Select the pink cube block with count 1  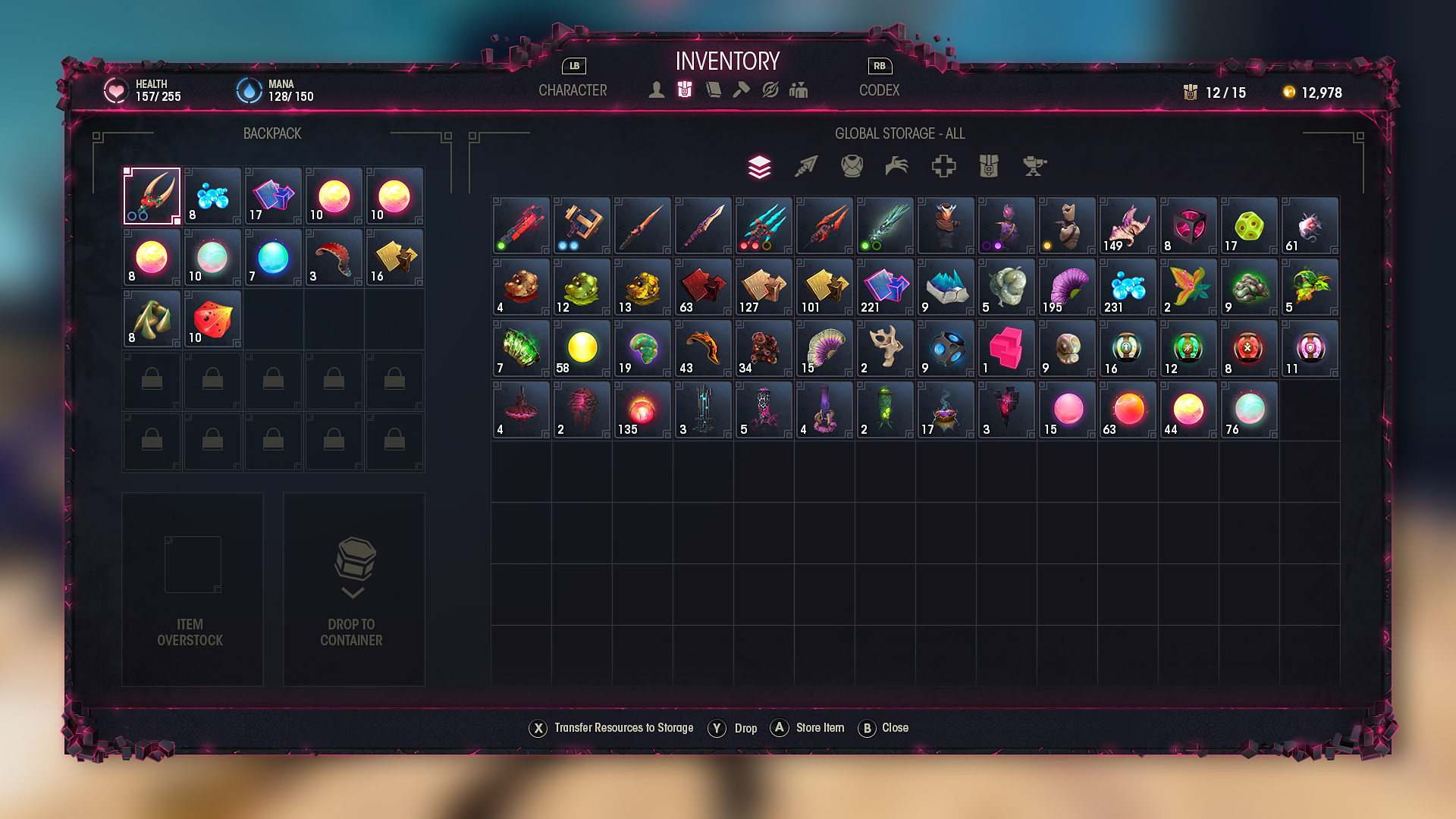(1006, 349)
